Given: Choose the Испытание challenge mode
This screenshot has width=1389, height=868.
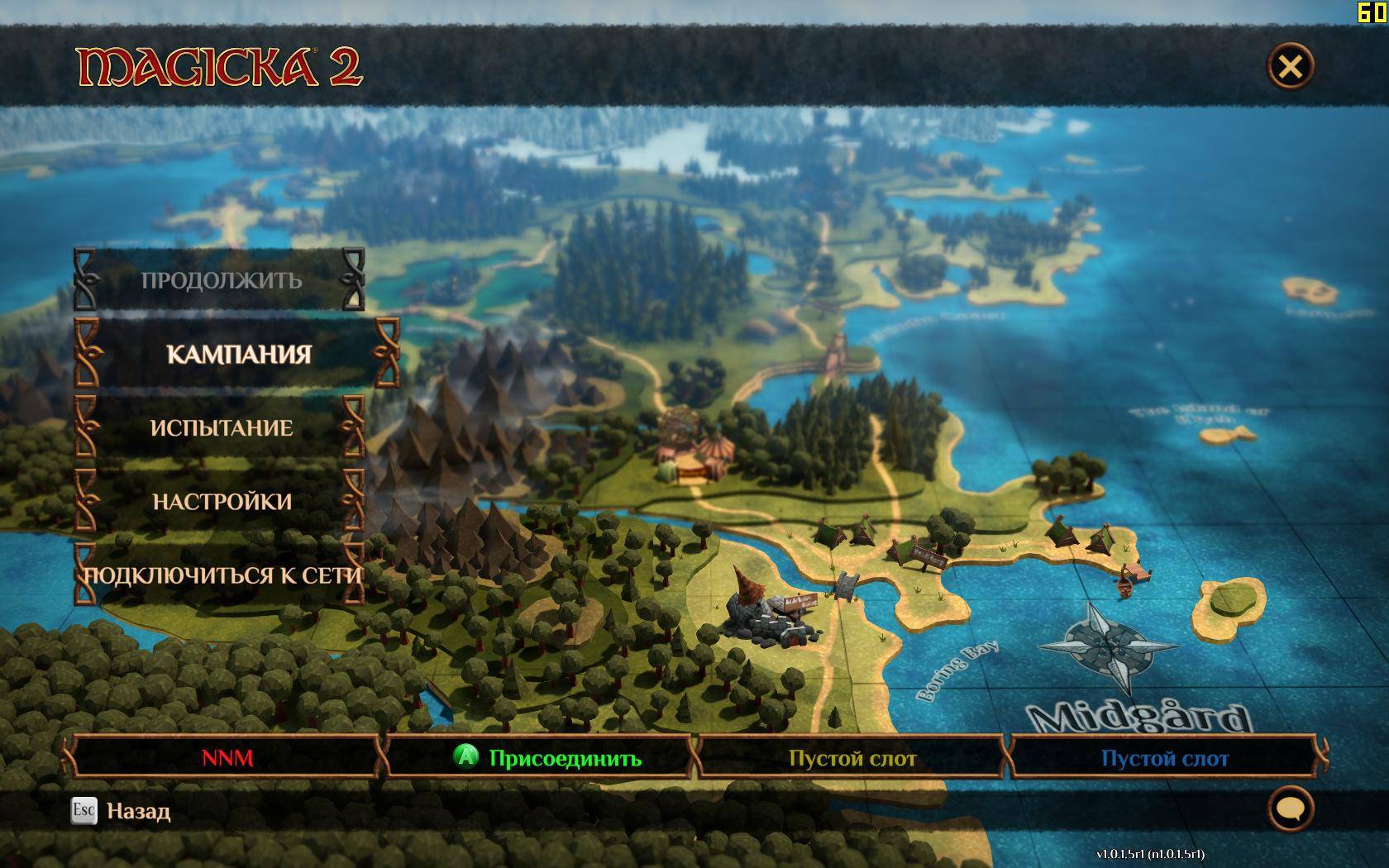Looking at the screenshot, I should (221, 428).
